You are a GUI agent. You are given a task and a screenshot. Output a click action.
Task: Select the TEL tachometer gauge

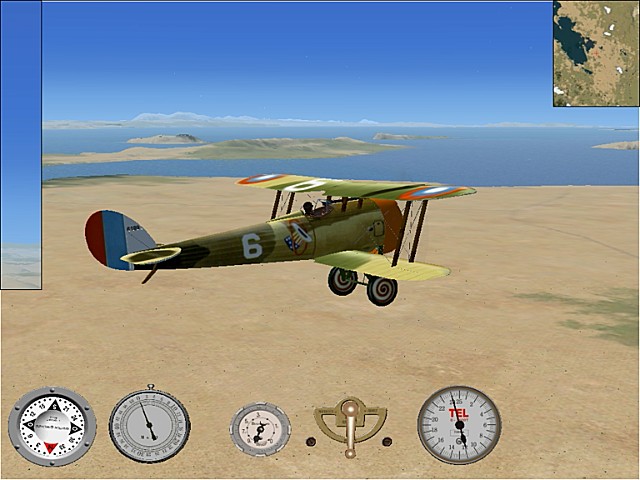pos(459,425)
